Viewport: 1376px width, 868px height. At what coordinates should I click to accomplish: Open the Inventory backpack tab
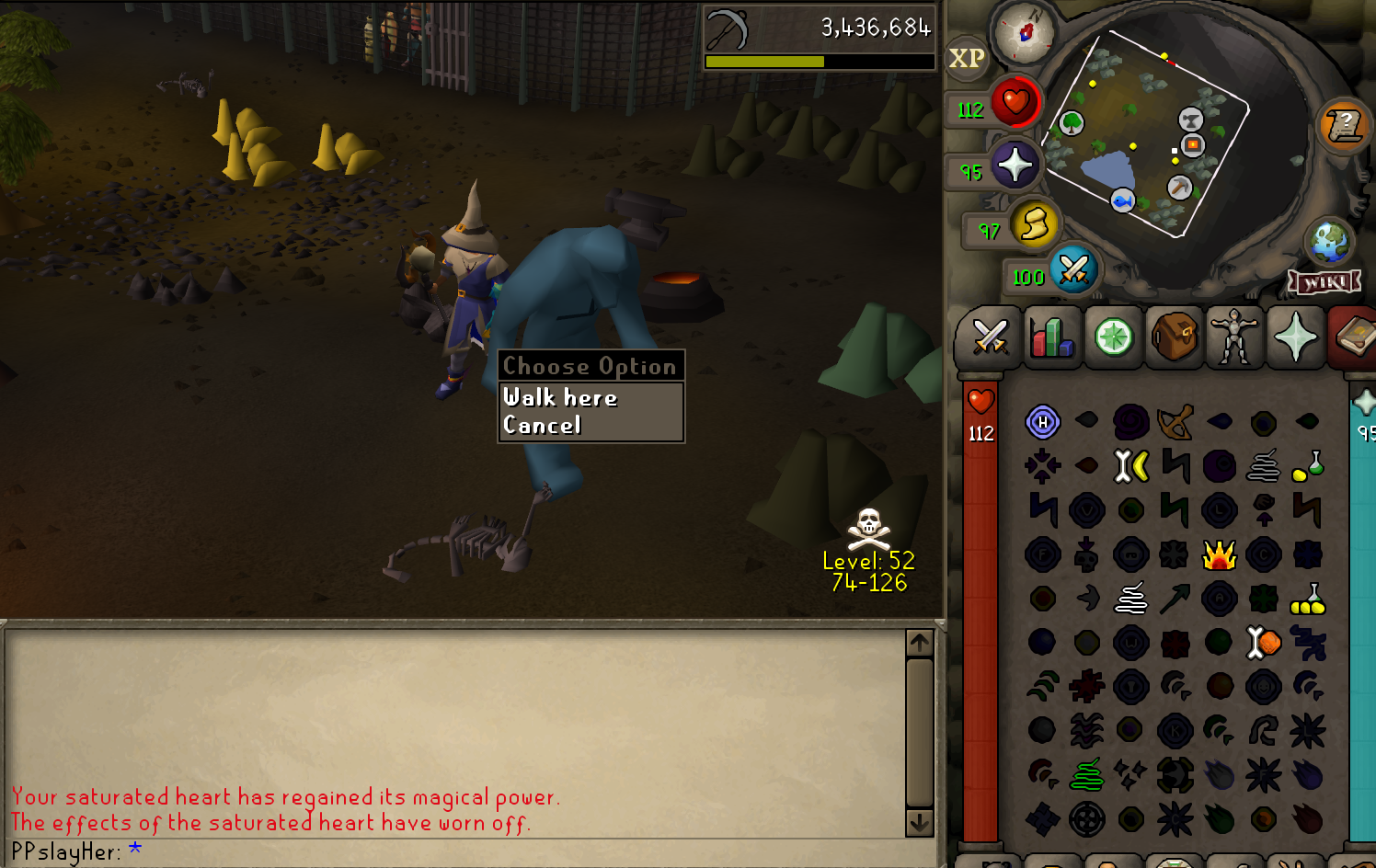click(1174, 337)
